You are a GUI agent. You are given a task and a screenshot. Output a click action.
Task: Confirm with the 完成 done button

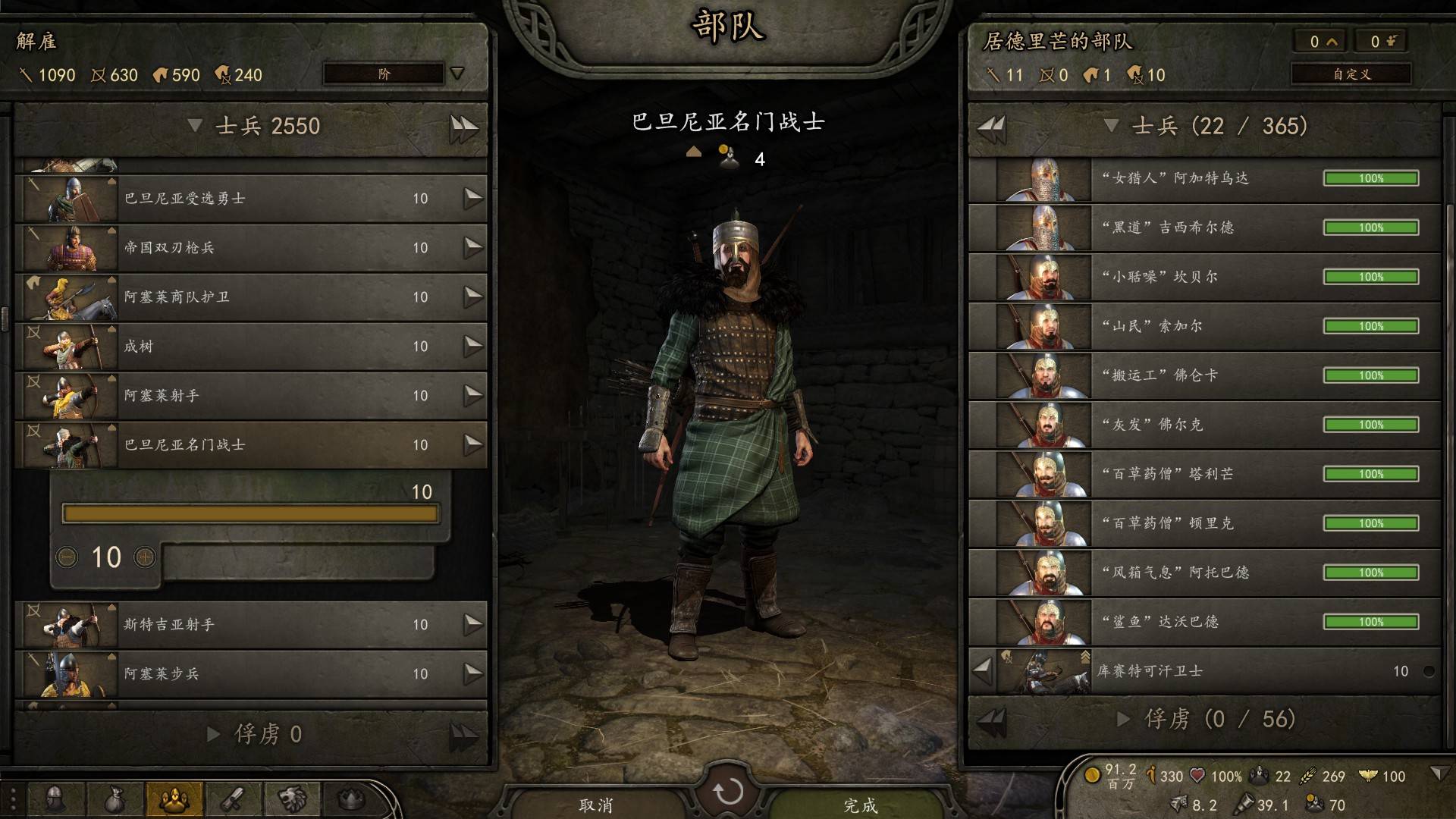pos(861,804)
